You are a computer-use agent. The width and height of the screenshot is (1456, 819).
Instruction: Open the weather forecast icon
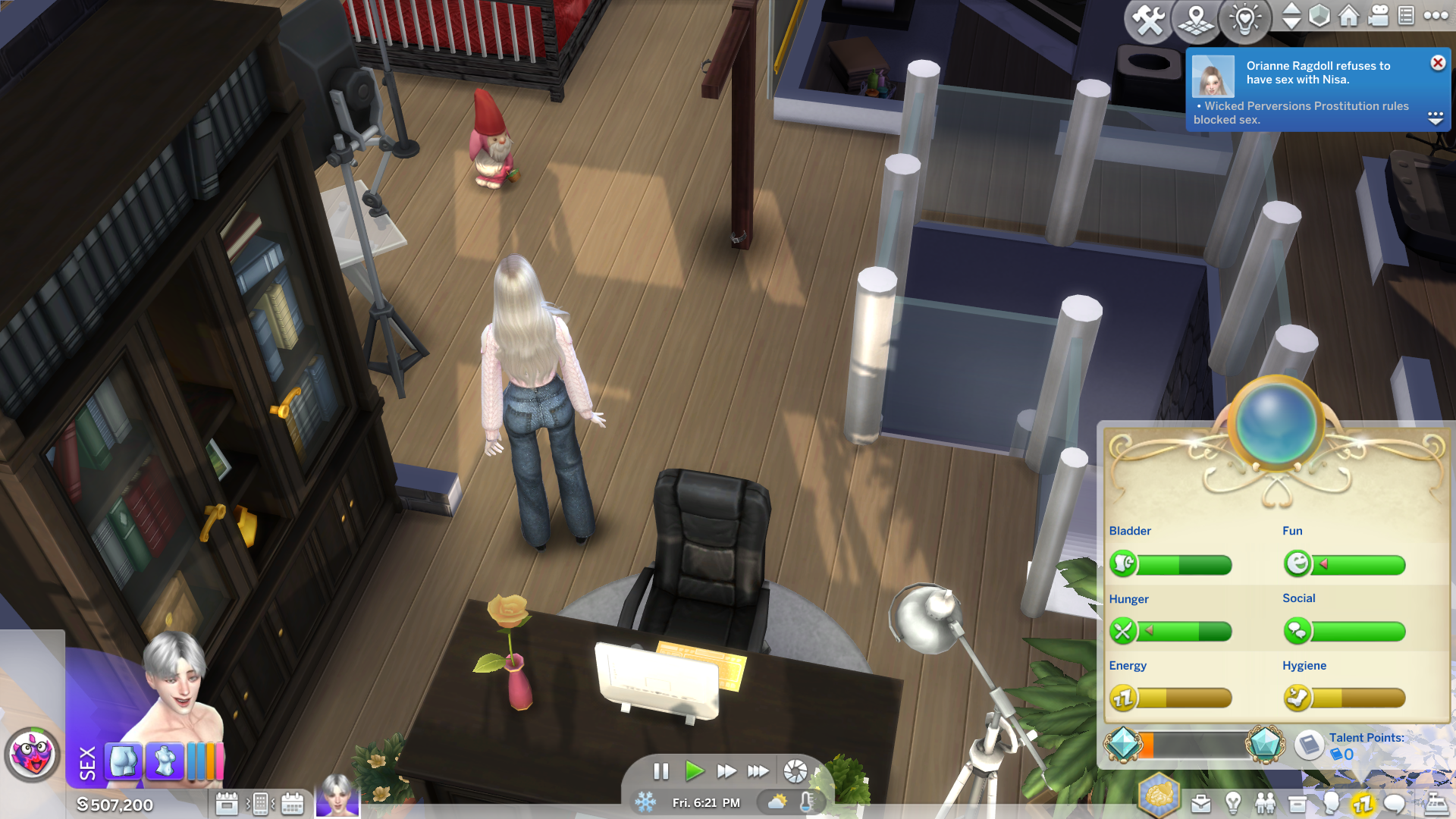click(777, 802)
